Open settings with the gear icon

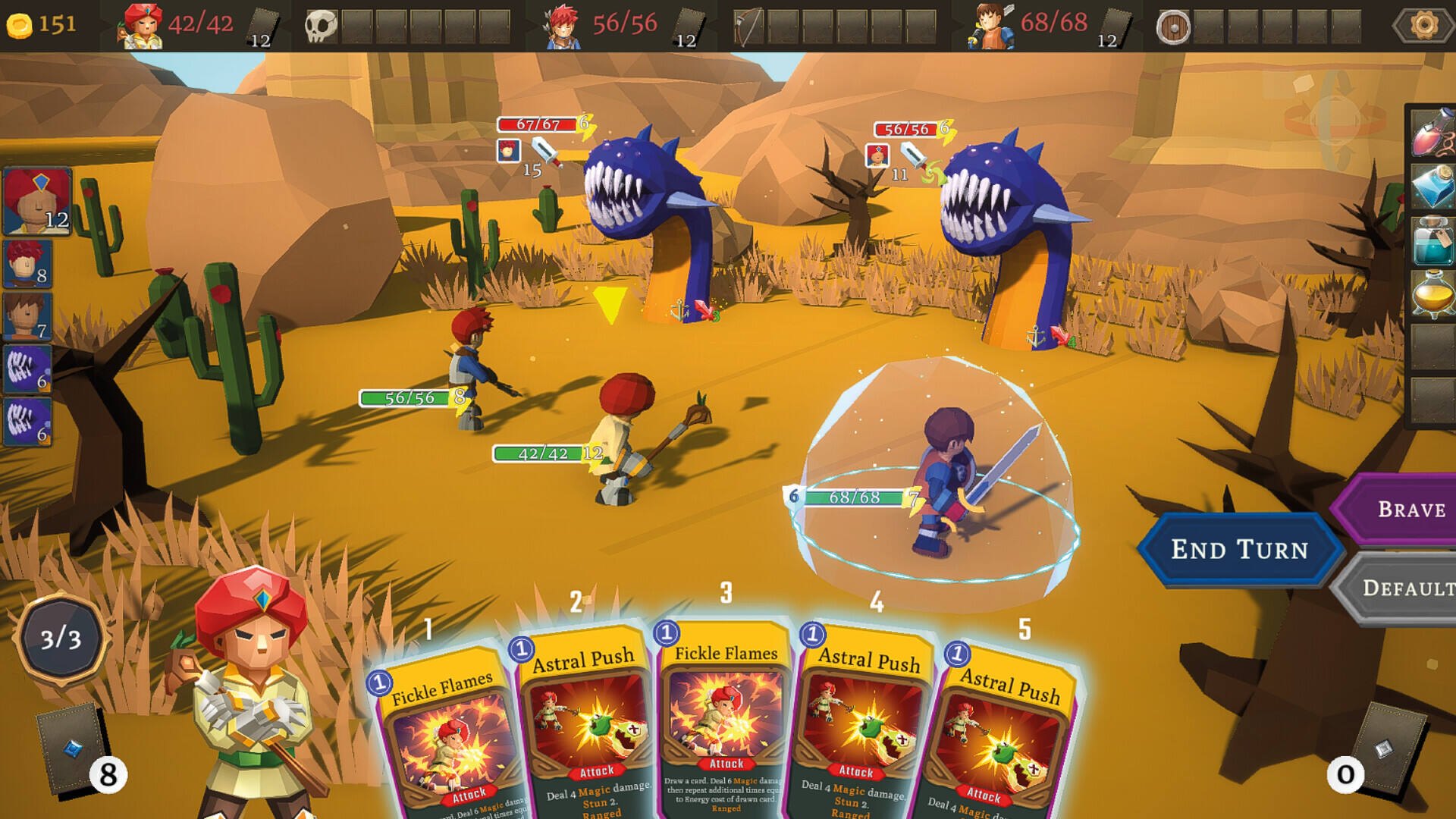point(1423,25)
